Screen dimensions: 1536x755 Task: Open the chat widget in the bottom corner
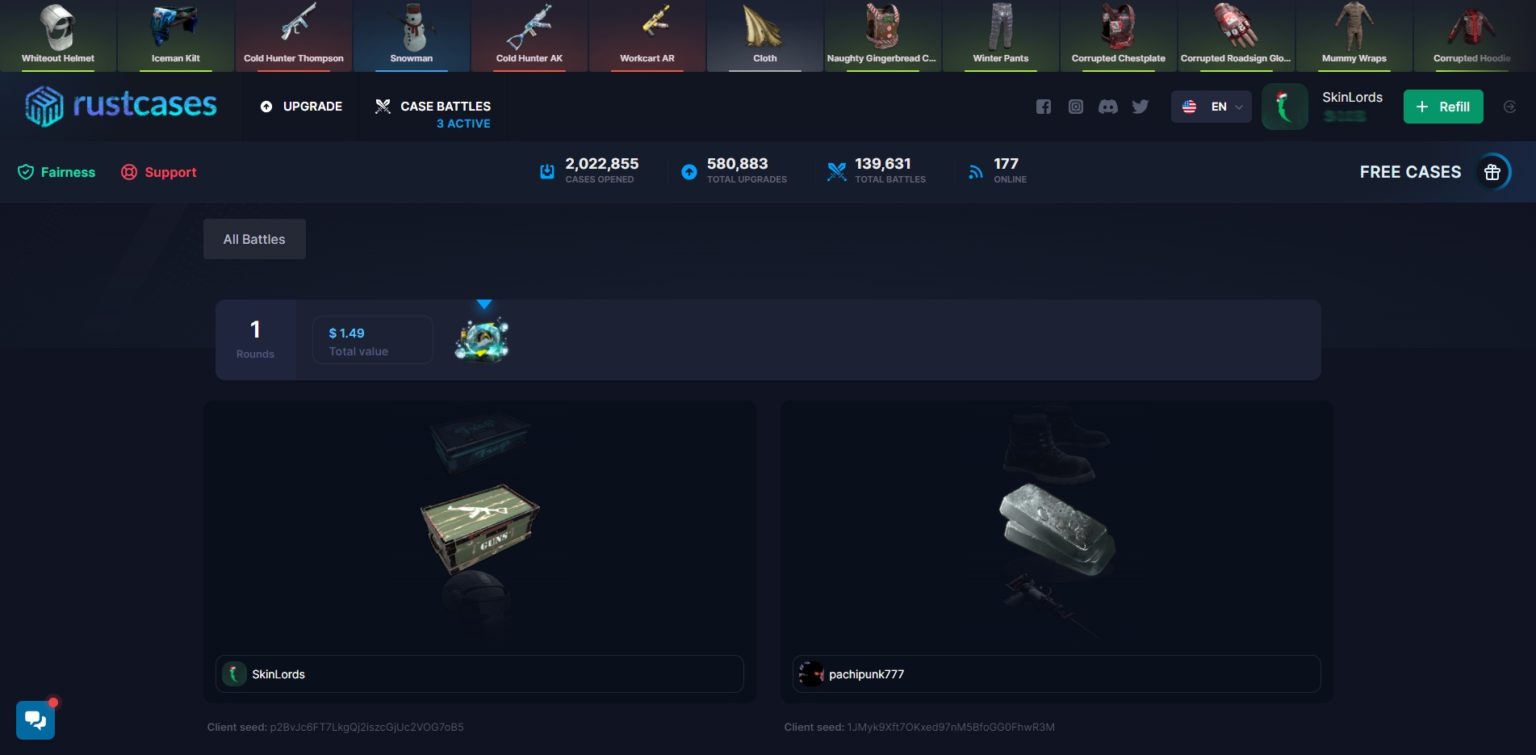click(35, 719)
